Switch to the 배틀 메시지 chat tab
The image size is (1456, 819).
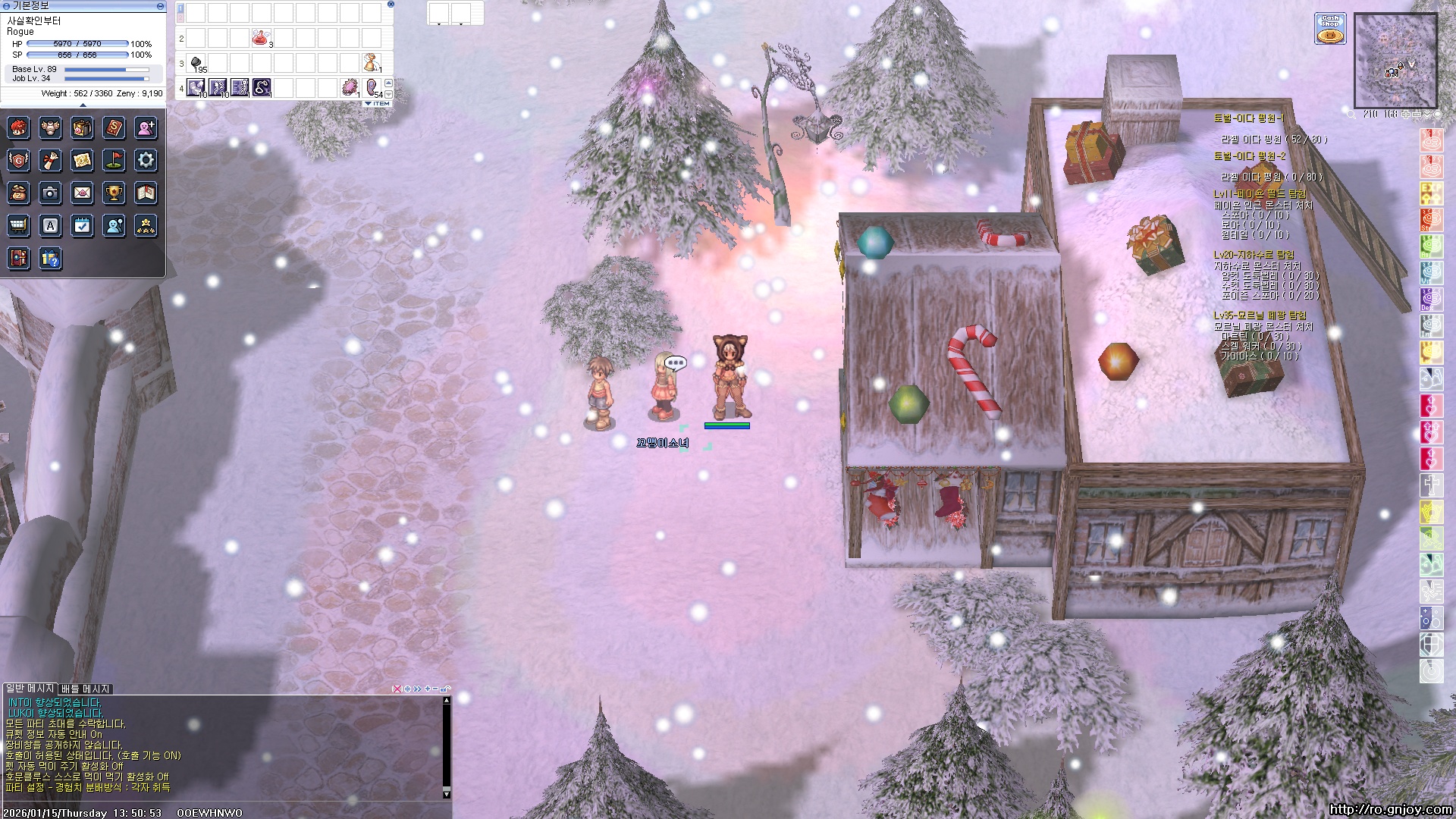click(x=86, y=689)
